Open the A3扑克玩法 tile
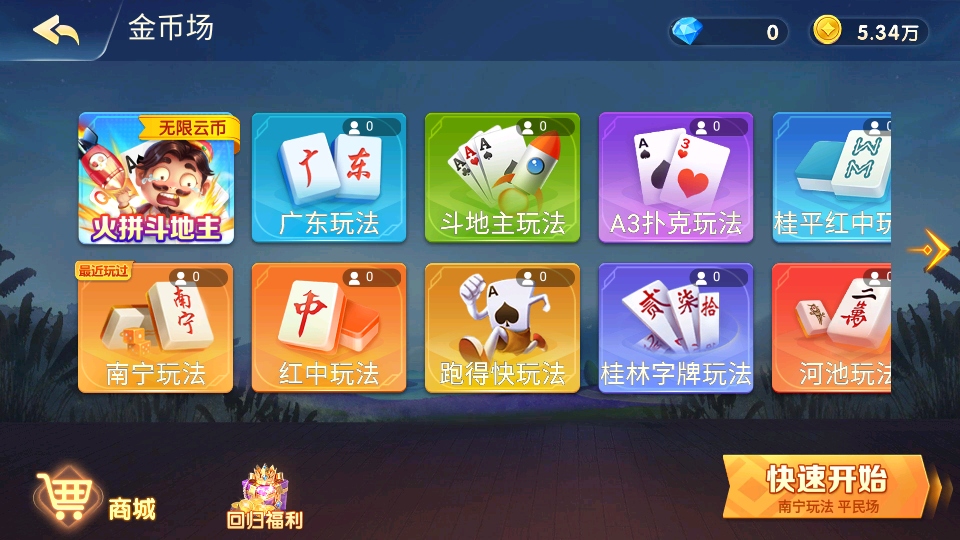The image size is (960, 540). [676, 178]
